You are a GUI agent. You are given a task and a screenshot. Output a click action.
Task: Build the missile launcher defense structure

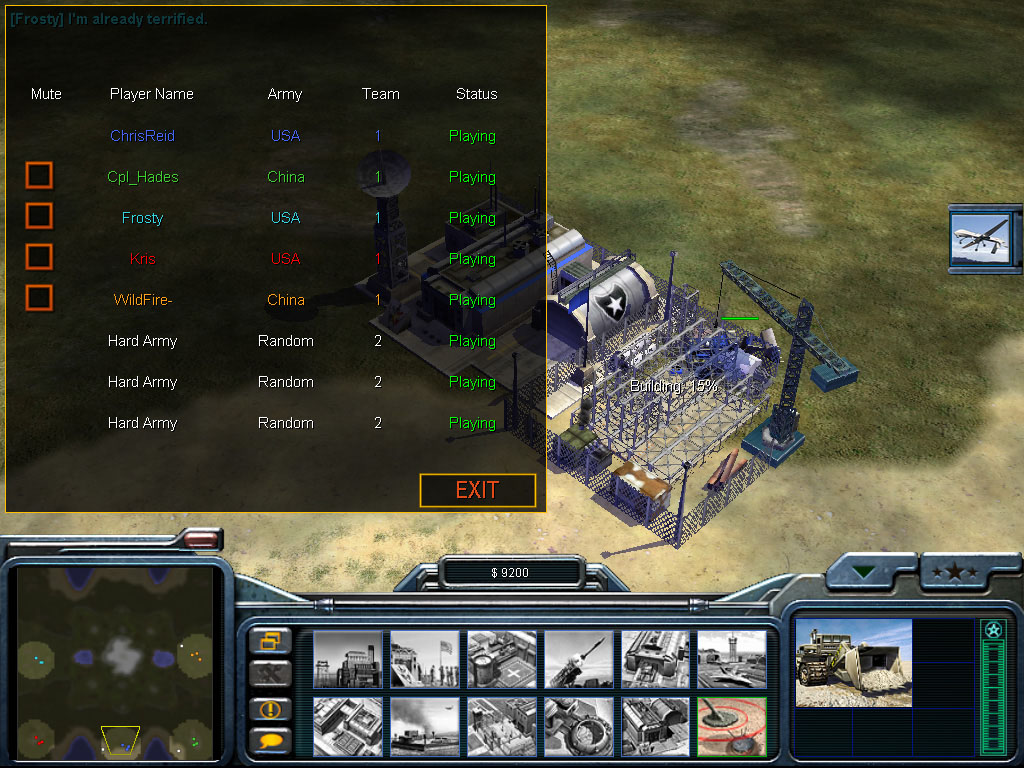coord(578,659)
